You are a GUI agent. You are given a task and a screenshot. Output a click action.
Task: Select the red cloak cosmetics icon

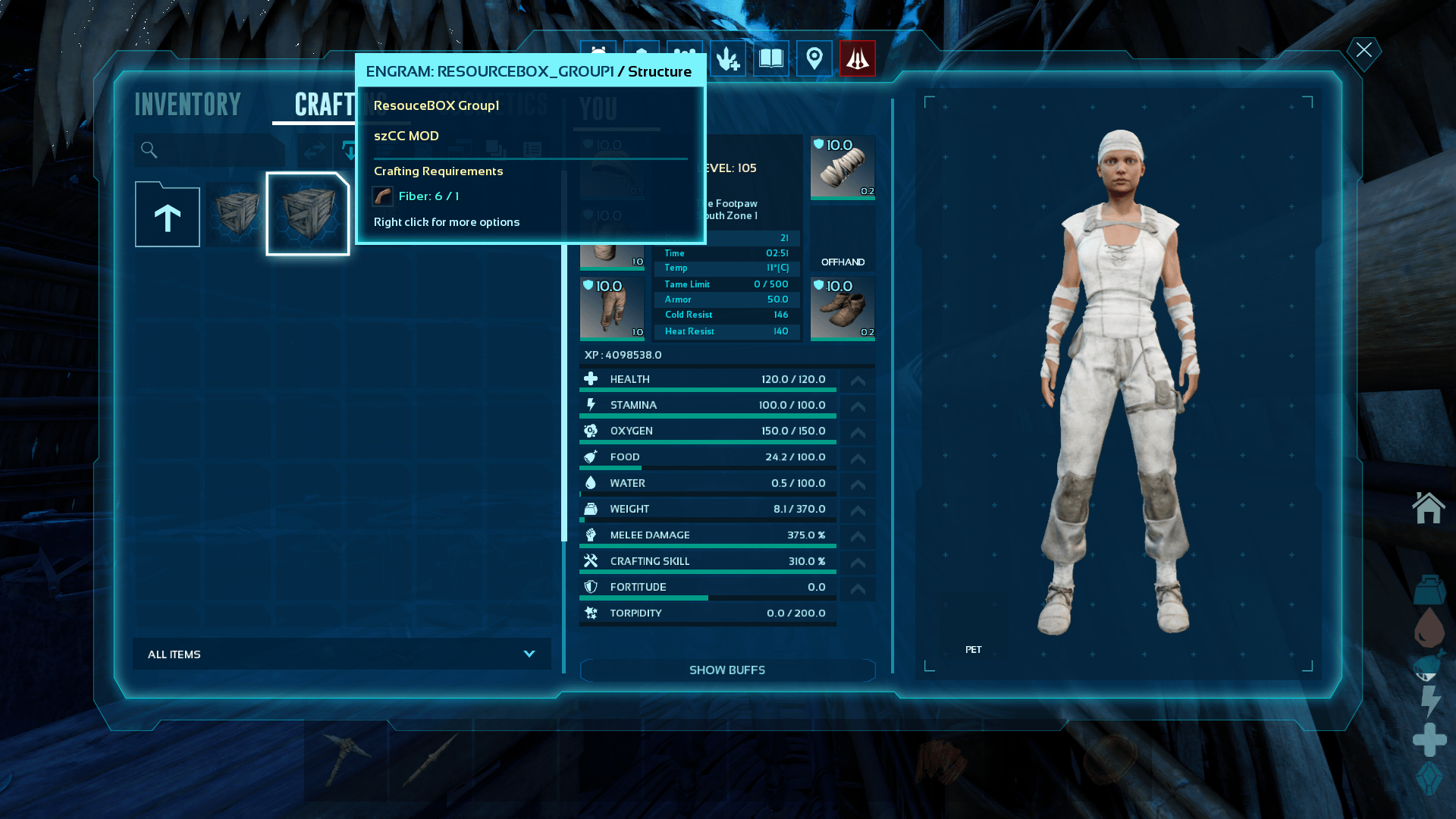(x=858, y=59)
